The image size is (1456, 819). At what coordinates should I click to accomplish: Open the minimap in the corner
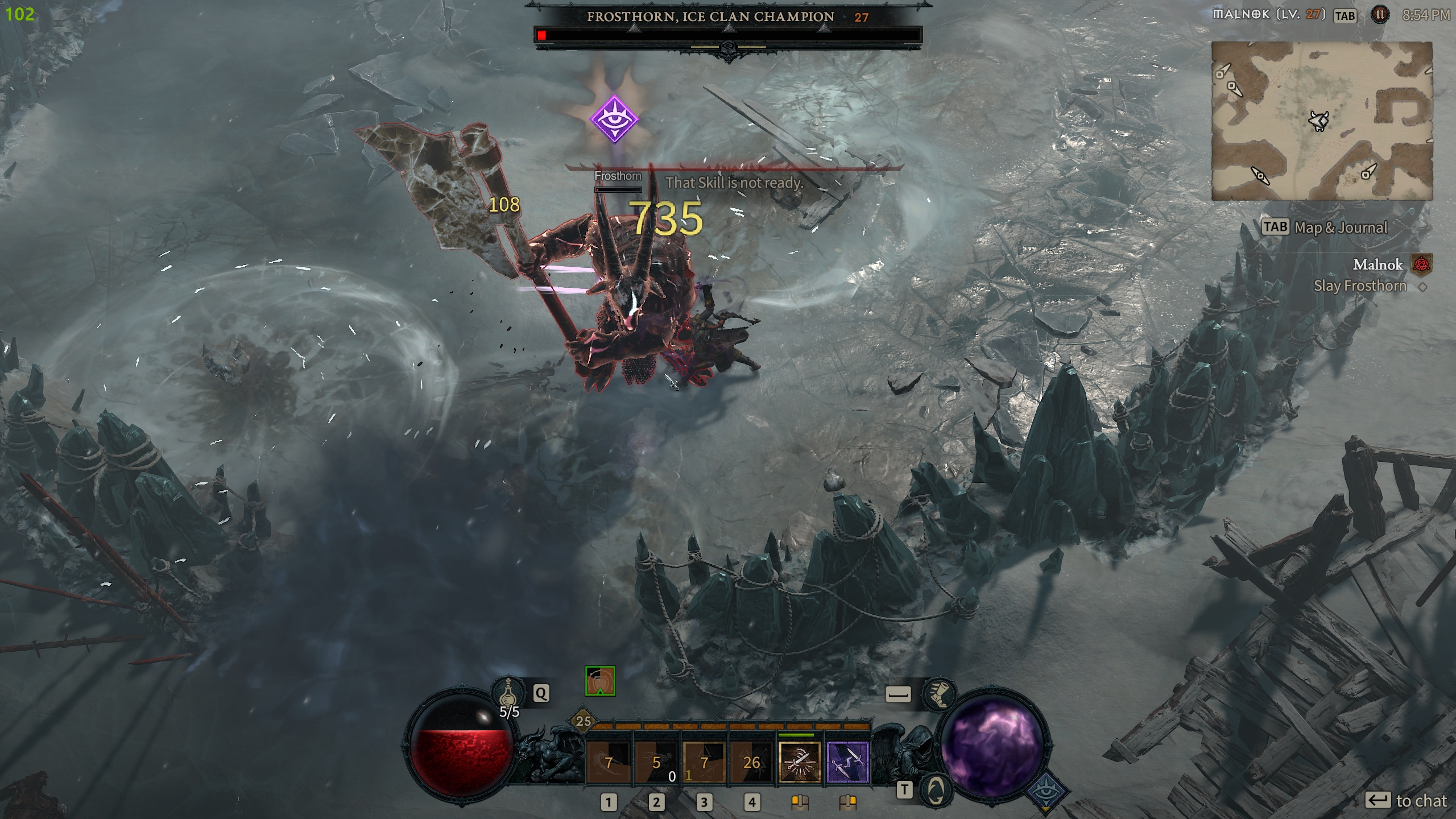1322,121
